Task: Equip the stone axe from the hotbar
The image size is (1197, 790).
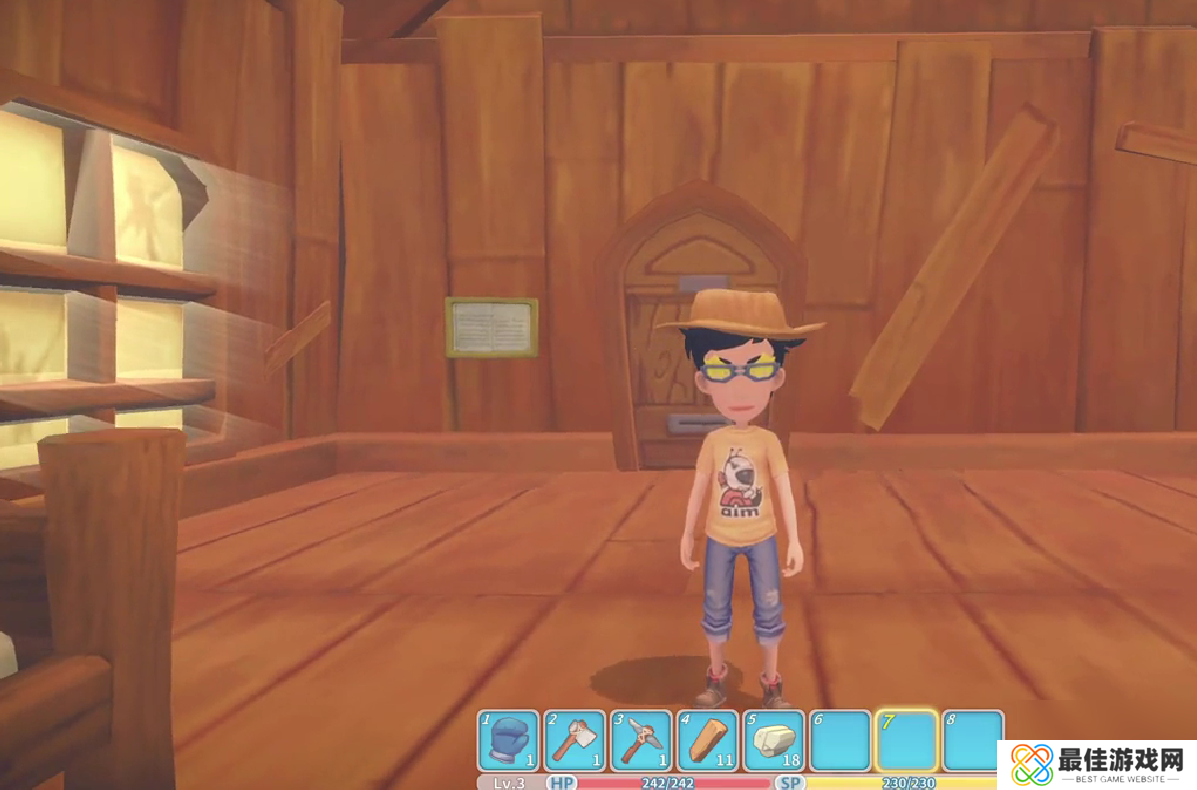Action: (575, 741)
